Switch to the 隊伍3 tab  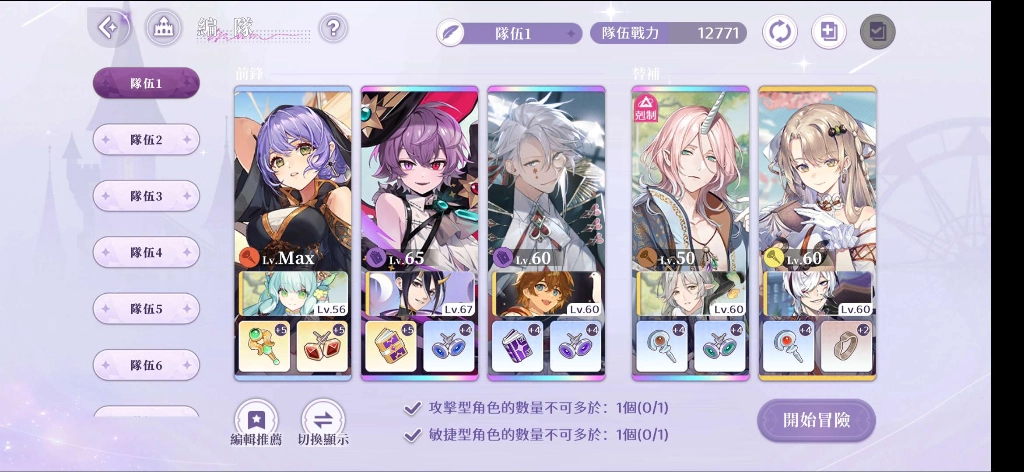[146, 196]
